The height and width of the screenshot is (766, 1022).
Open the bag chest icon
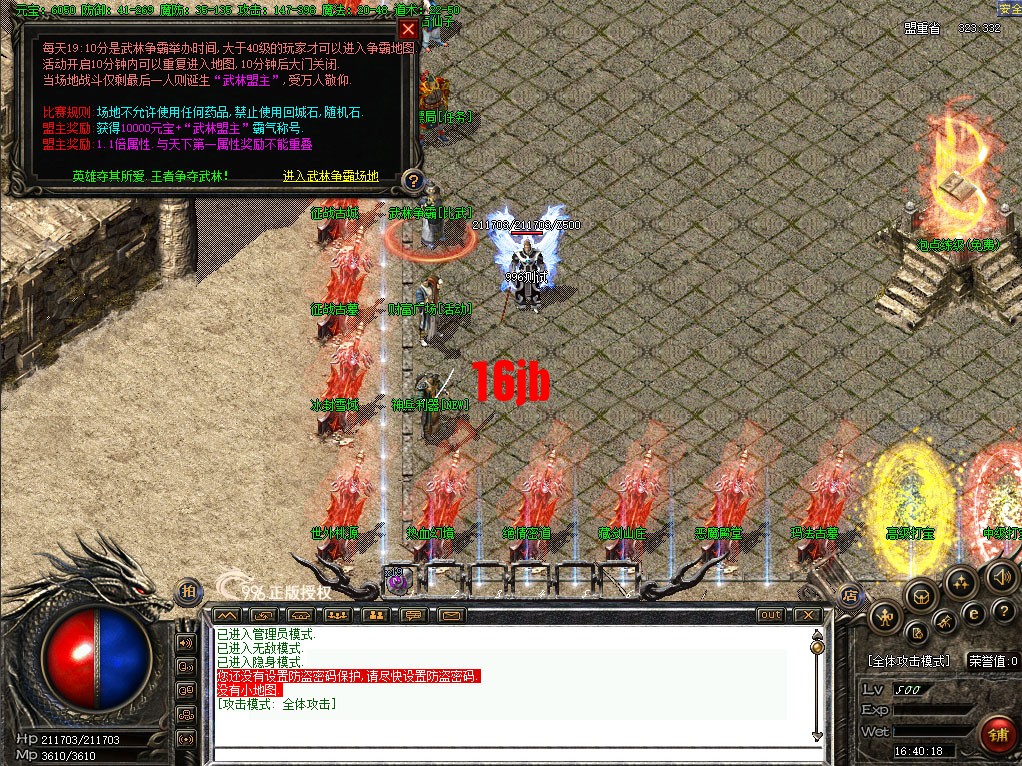(922, 596)
